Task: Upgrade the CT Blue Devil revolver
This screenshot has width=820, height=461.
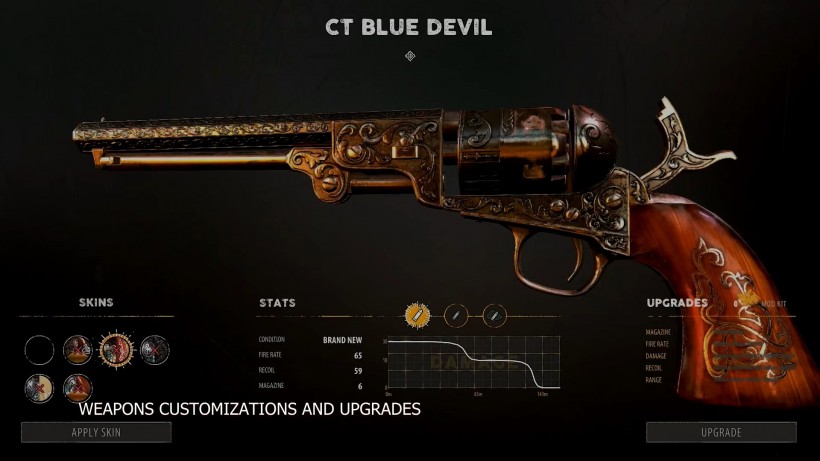Action: (x=721, y=432)
